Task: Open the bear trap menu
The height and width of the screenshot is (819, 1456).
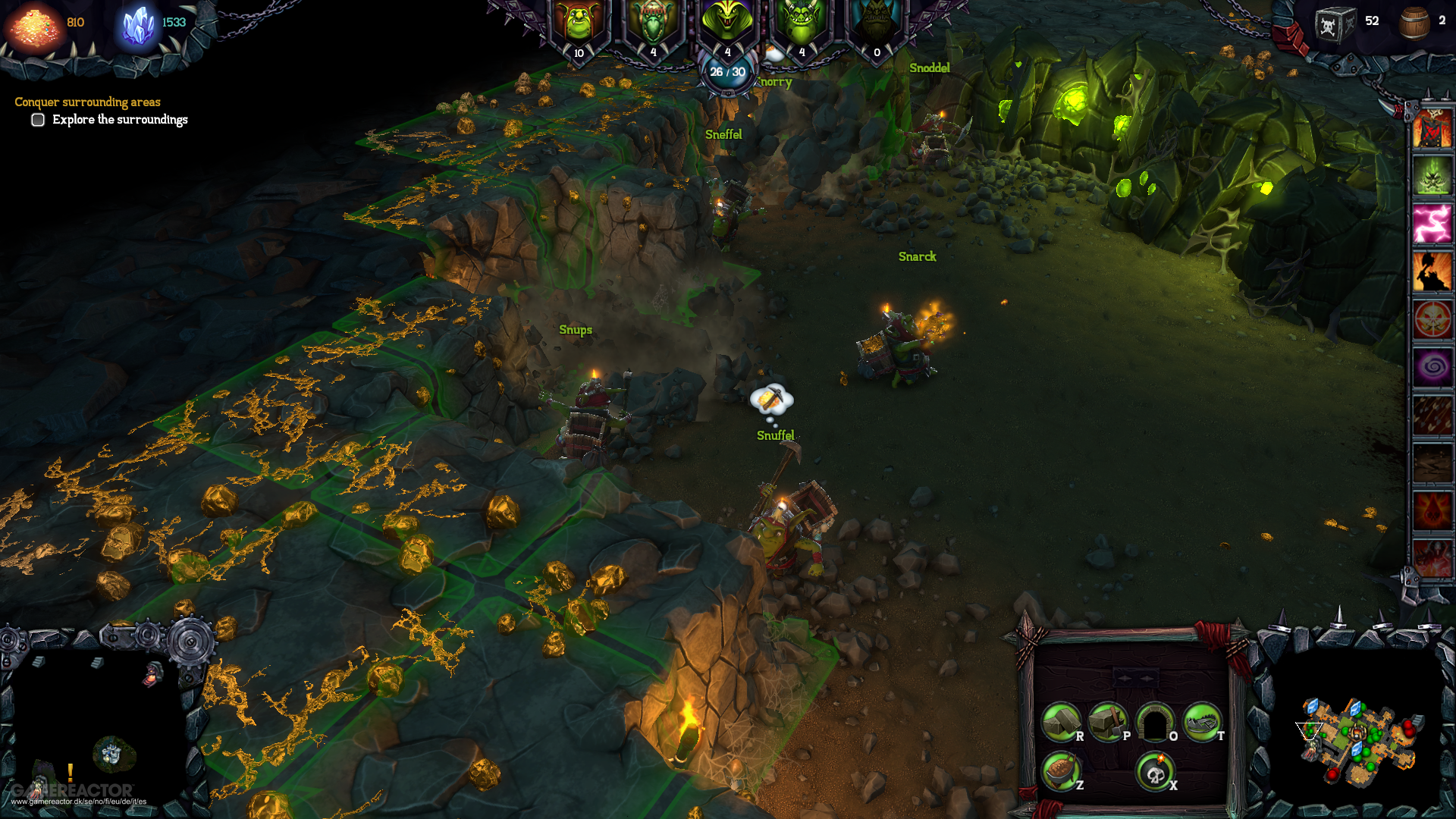Action: pos(1202,722)
